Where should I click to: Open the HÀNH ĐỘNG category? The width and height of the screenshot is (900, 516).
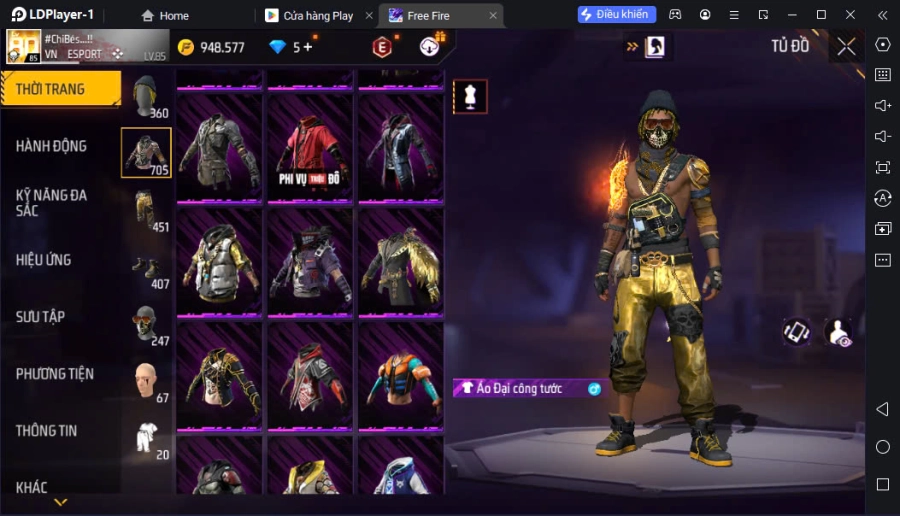(52, 146)
